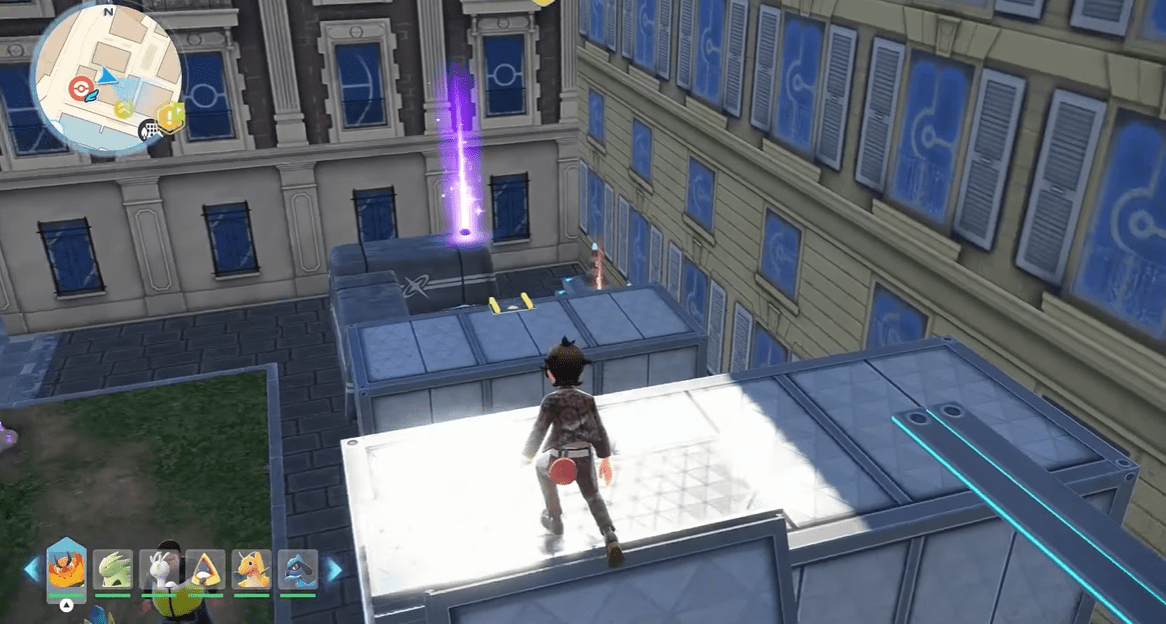The image size is (1166, 624).
Task: Choose the Dragonite party slot
Action: coord(252,570)
